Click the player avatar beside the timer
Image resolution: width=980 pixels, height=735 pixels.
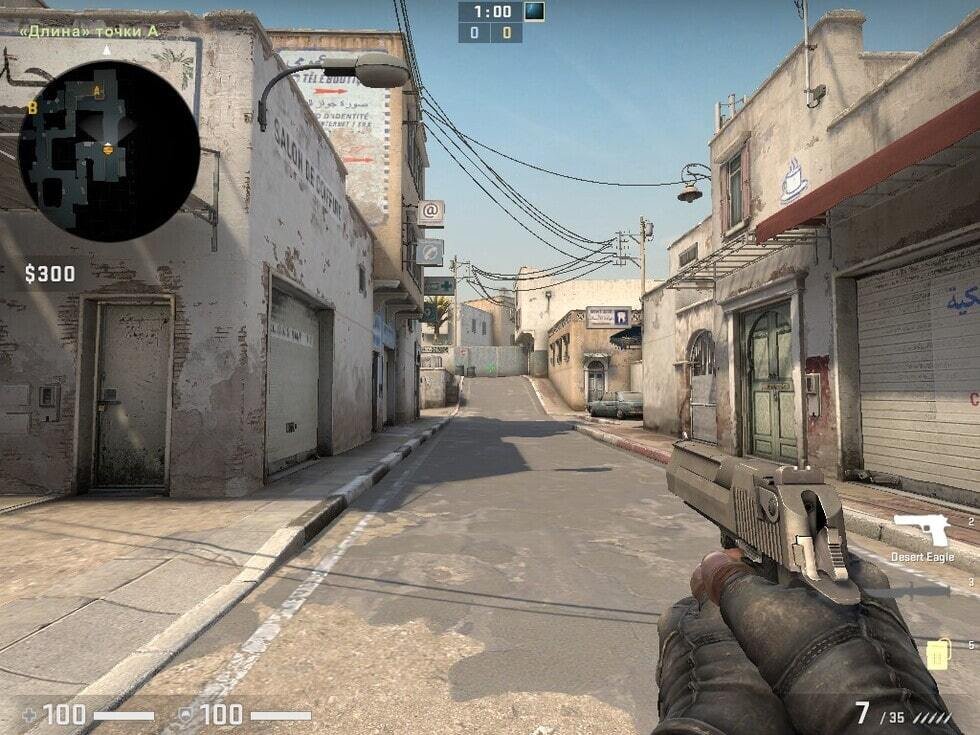click(x=535, y=12)
